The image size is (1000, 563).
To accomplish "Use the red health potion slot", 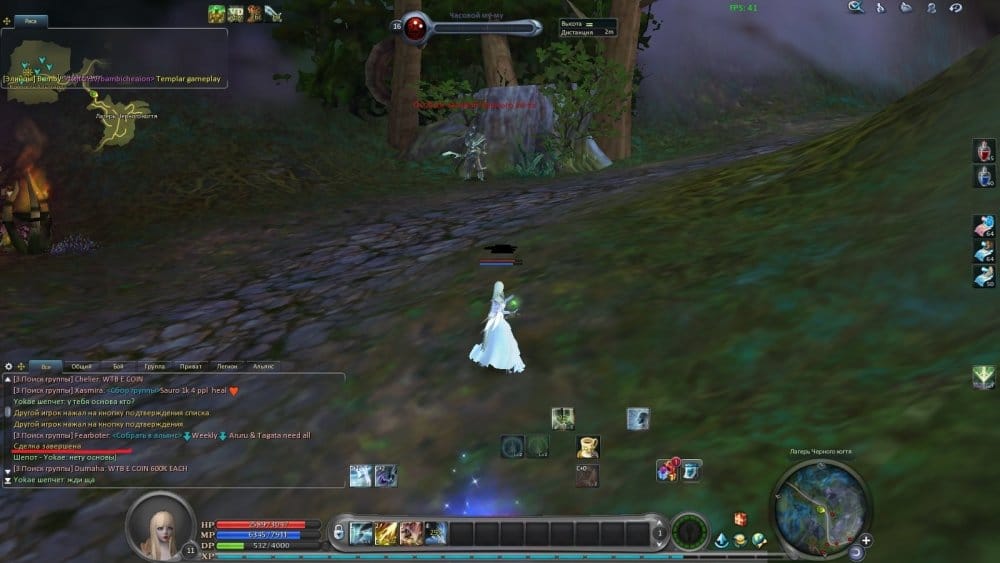I will pos(983,150).
